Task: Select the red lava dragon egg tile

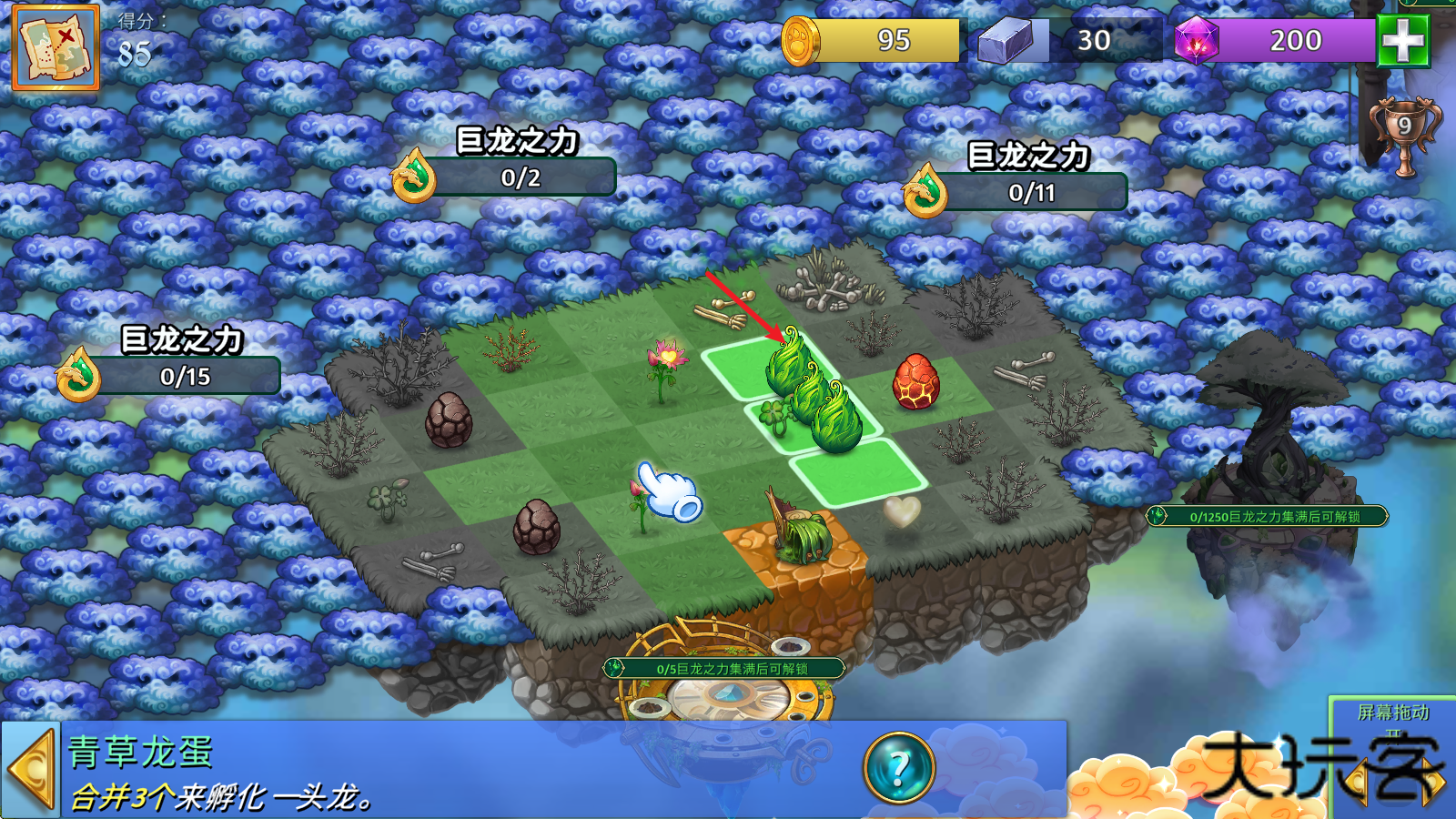Action: point(915,381)
